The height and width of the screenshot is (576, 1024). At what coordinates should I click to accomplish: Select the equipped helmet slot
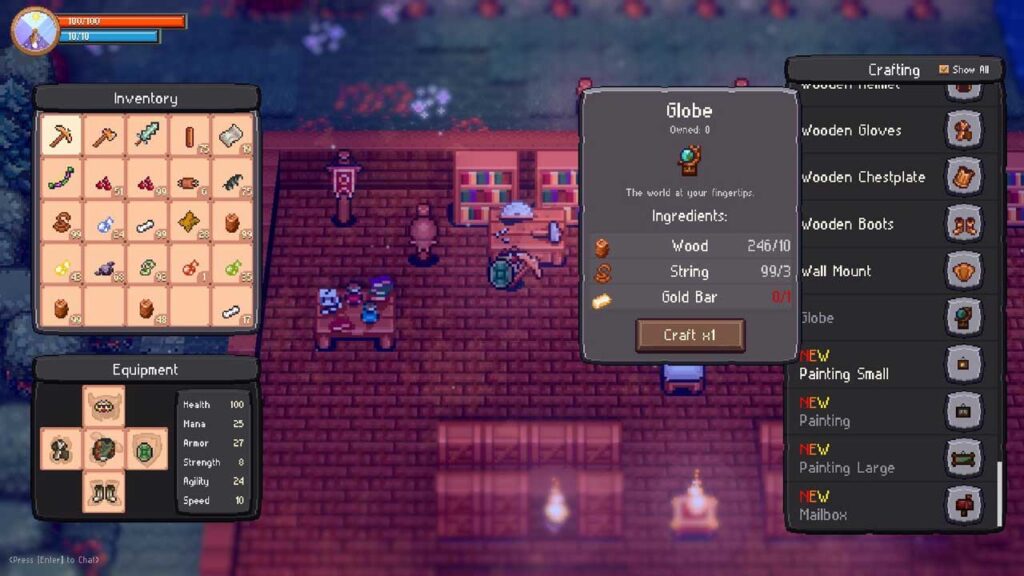104,405
